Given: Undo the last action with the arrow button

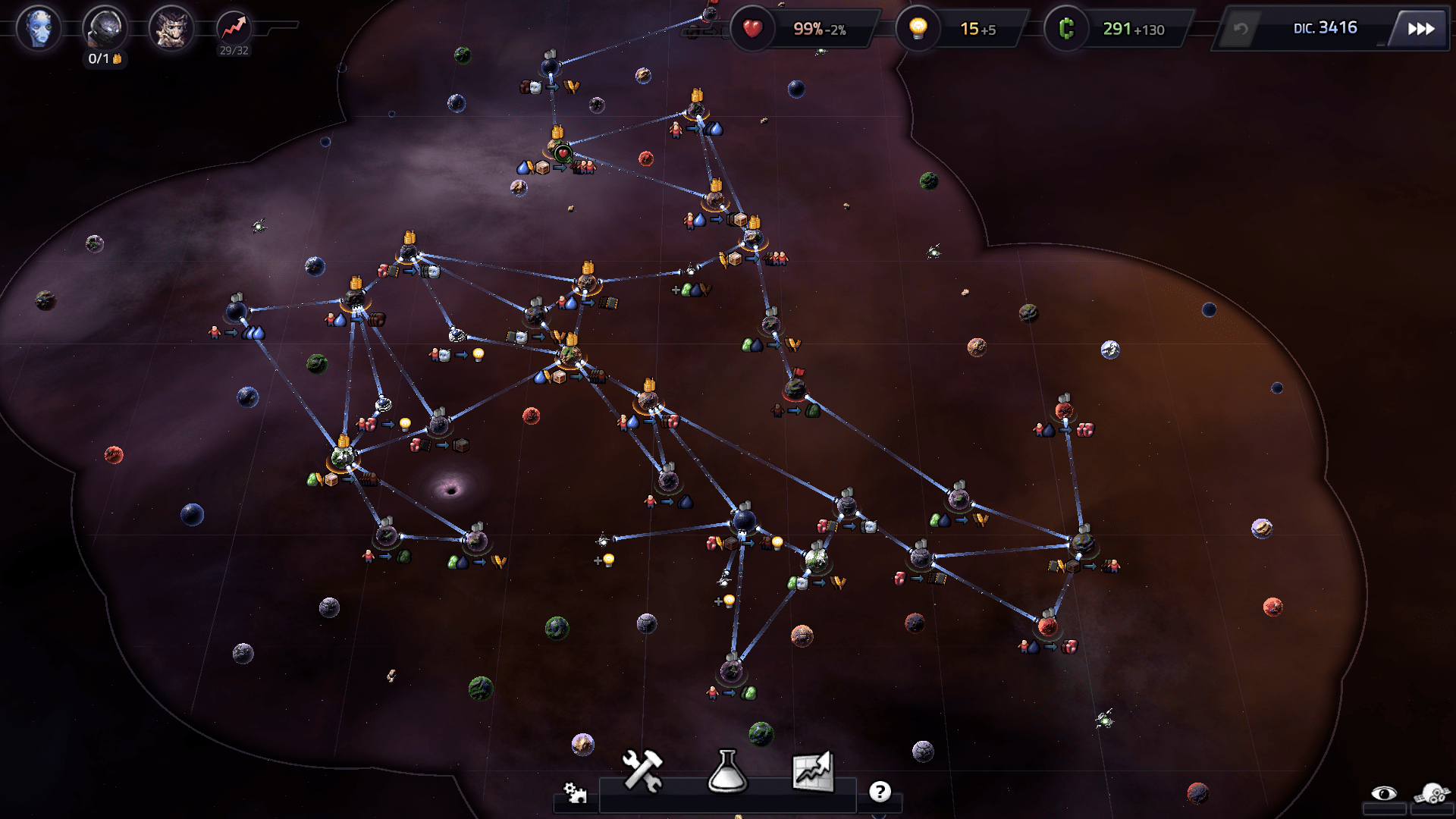Looking at the screenshot, I should [x=1241, y=29].
